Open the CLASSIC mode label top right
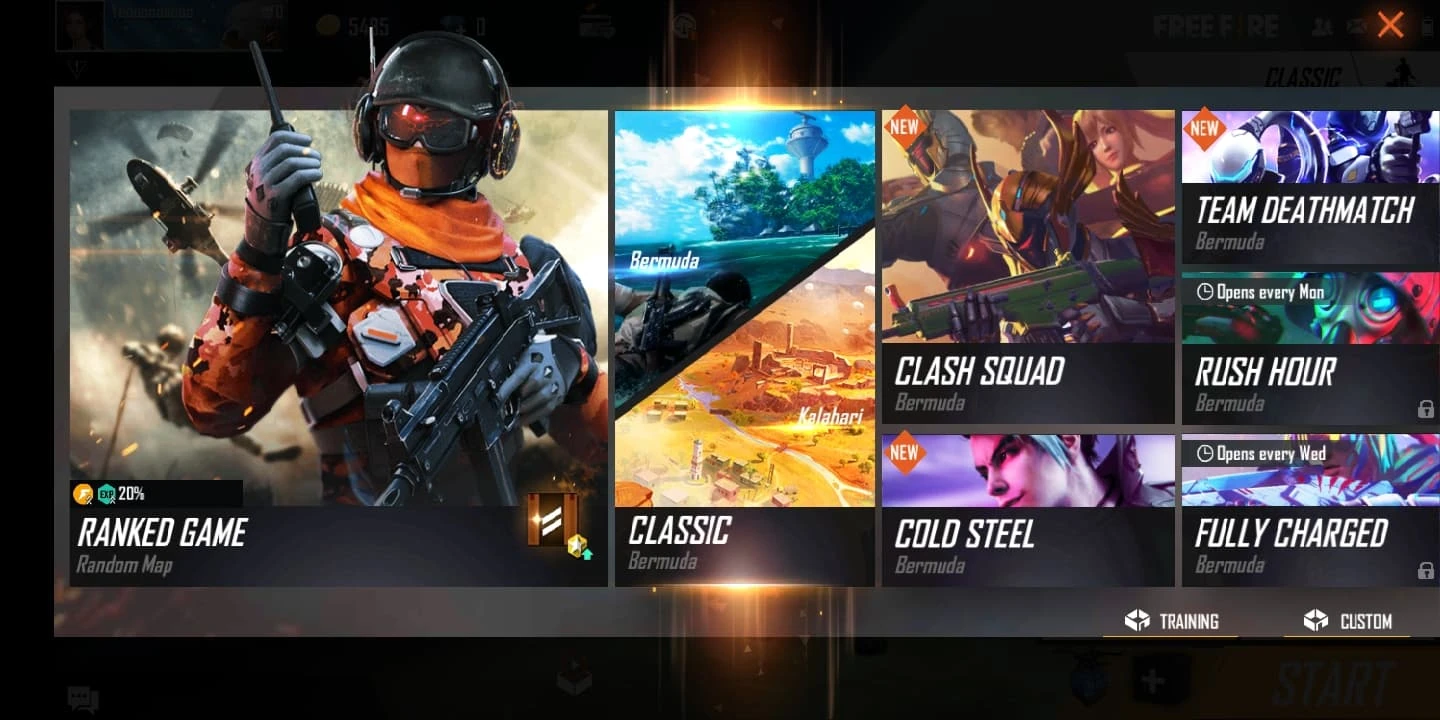 click(x=1305, y=78)
